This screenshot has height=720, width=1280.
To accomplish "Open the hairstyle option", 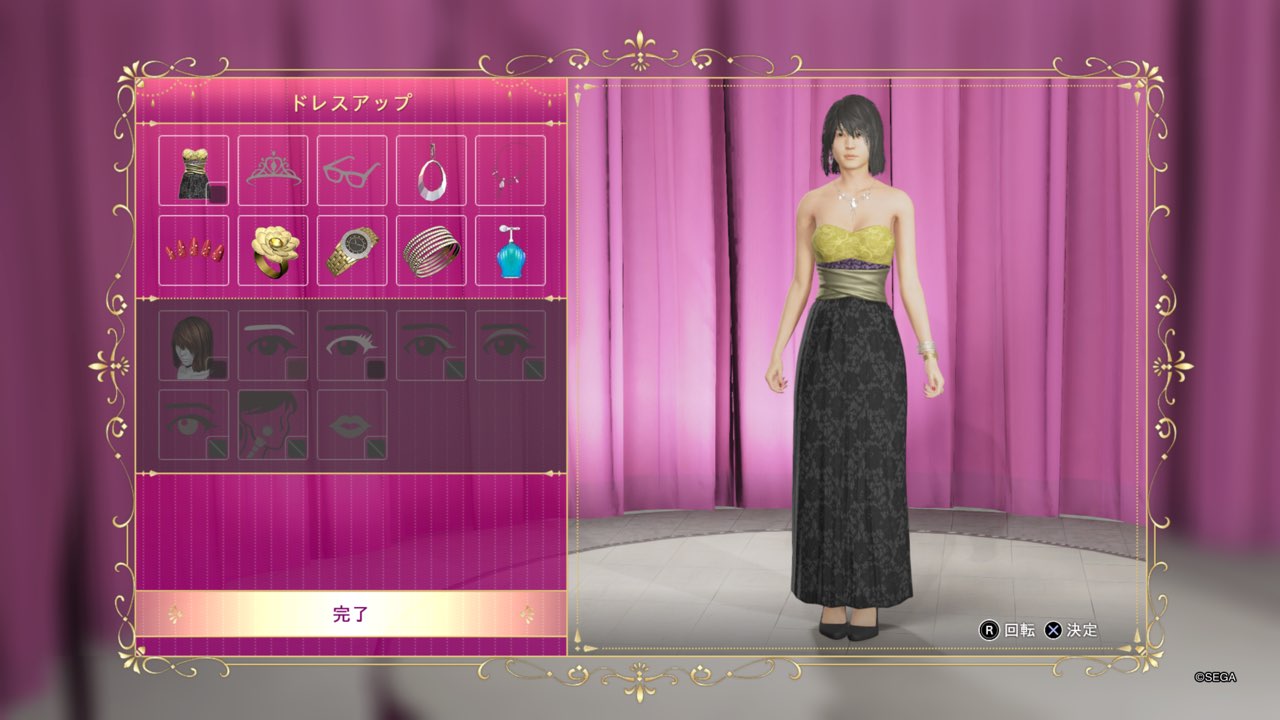I will [193, 345].
